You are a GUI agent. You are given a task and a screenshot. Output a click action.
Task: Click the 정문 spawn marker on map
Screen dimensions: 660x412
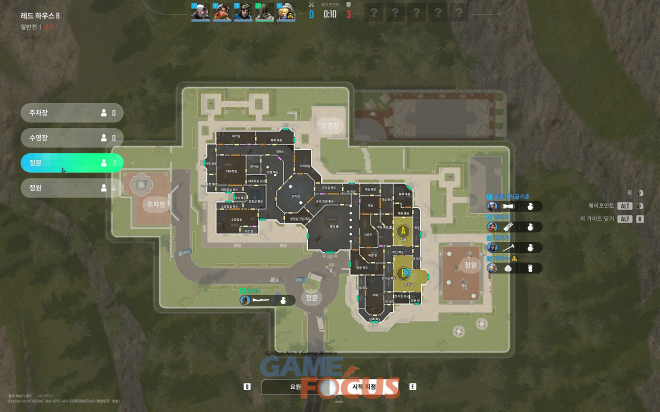pos(311,298)
